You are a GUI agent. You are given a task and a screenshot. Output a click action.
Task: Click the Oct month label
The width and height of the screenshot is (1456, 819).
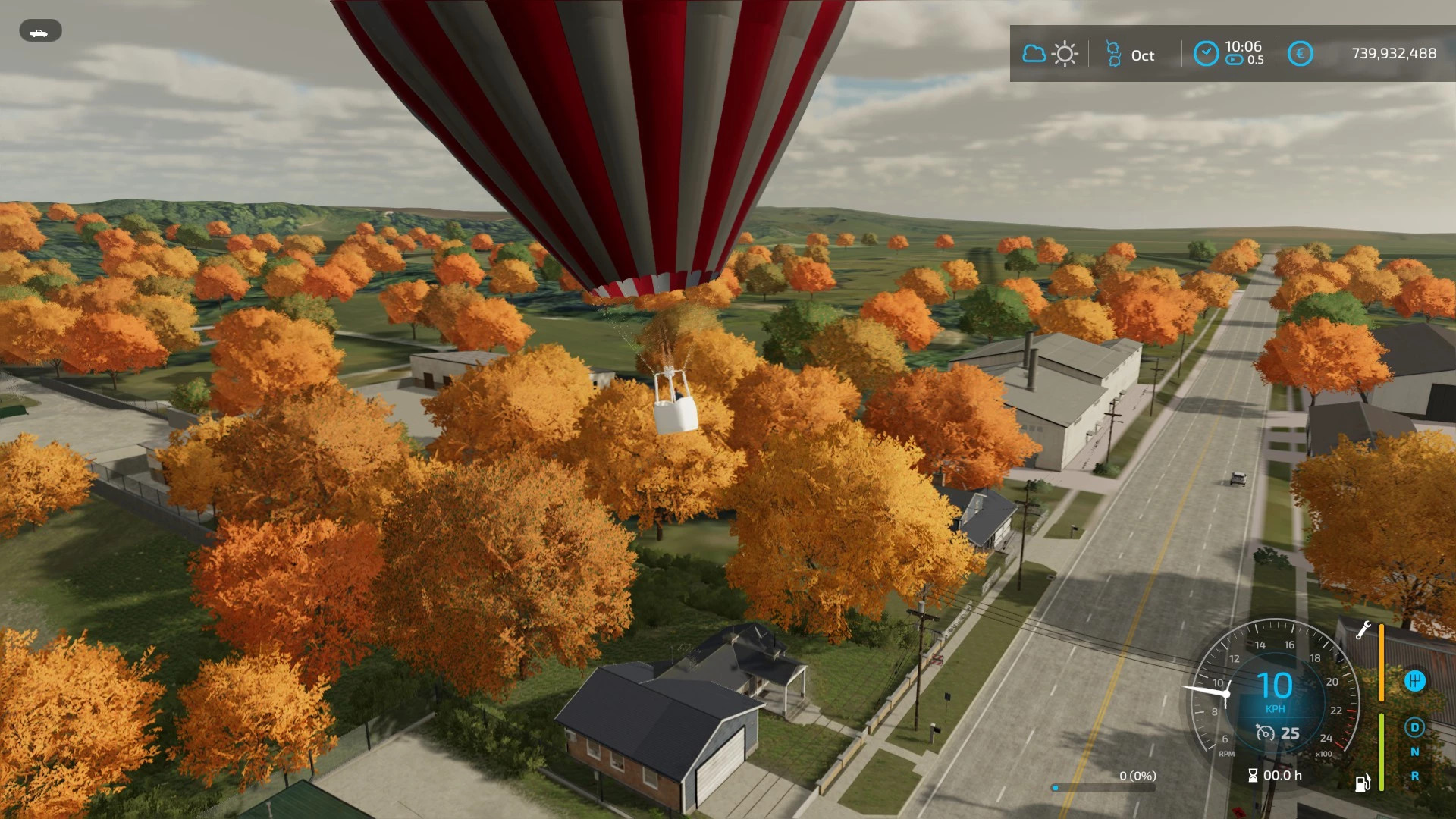pyautogui.click(x=1143, y=55)
